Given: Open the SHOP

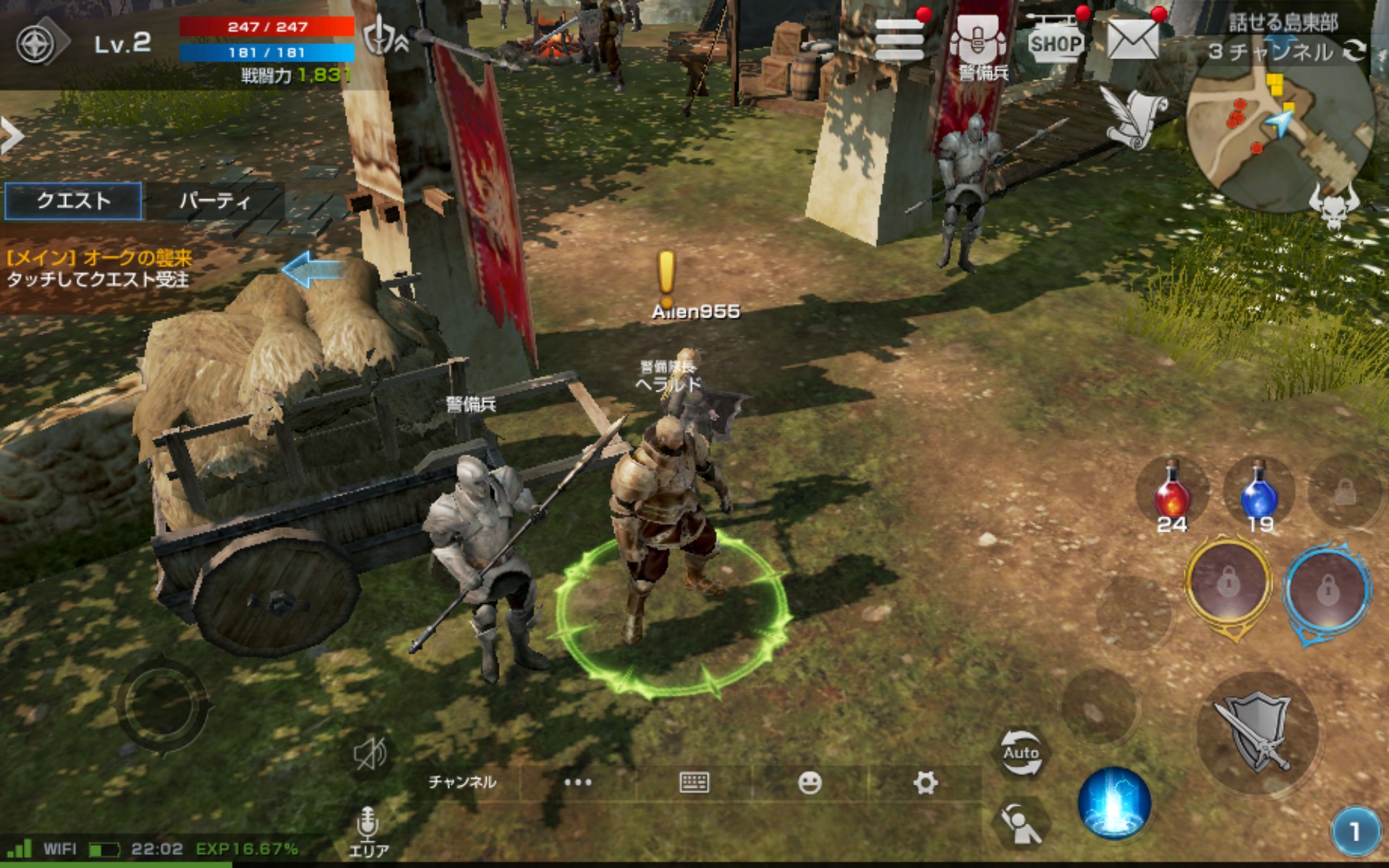Looking at the screenshot, I should click(x=1055, y=43).
